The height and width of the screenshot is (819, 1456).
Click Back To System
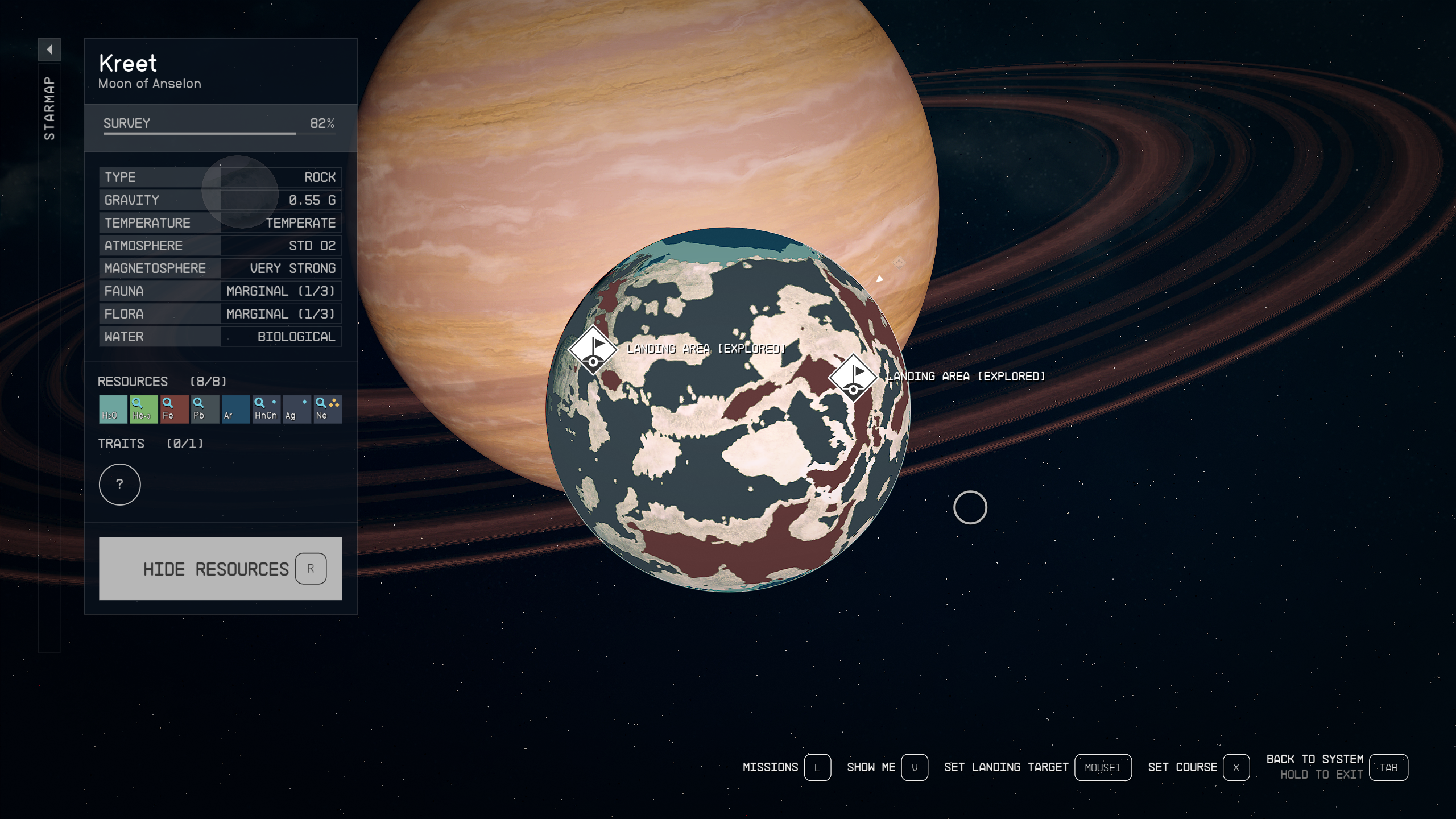click(x=1313, y=759)
